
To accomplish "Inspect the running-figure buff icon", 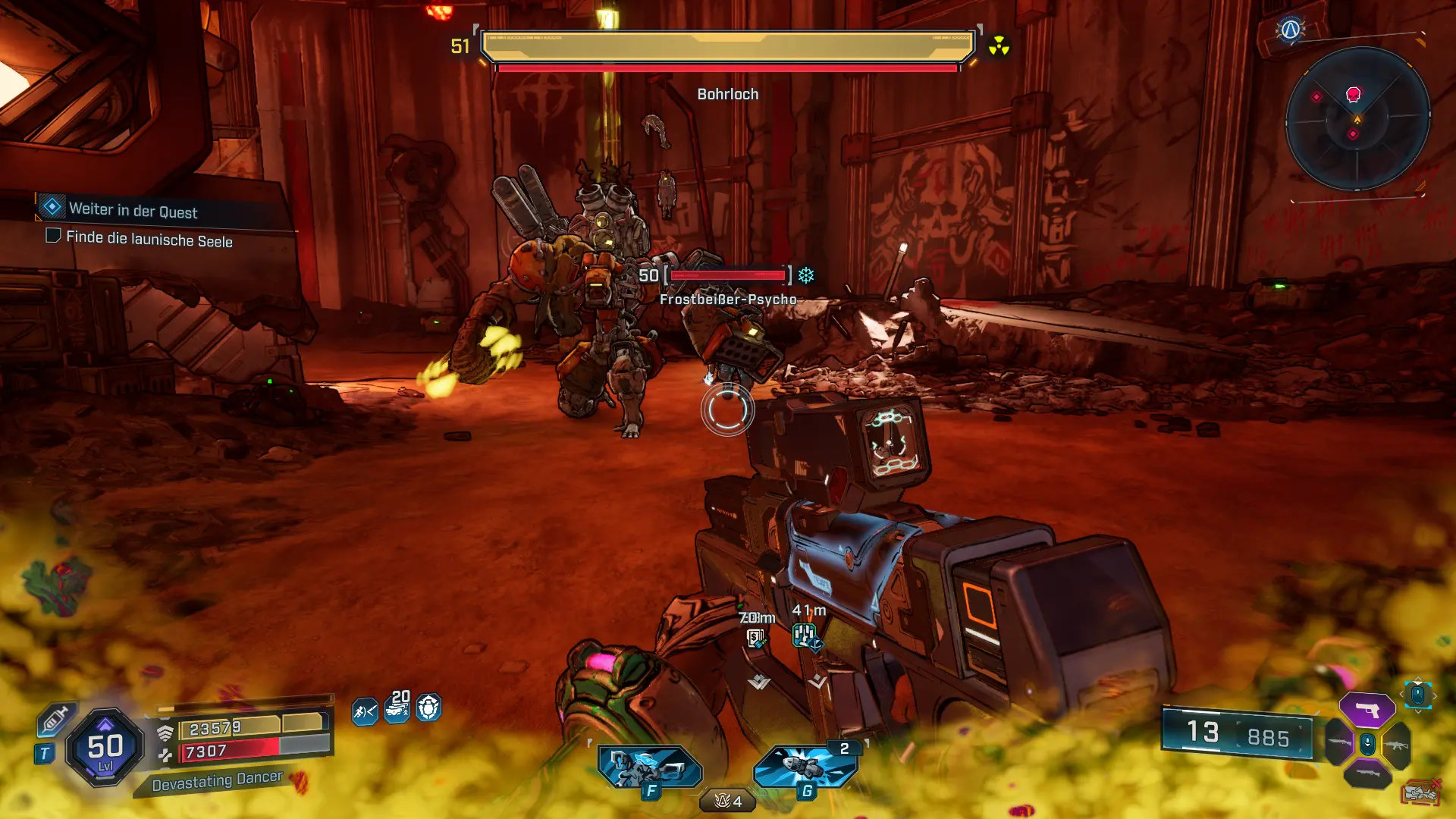I will tap(365, 711).
